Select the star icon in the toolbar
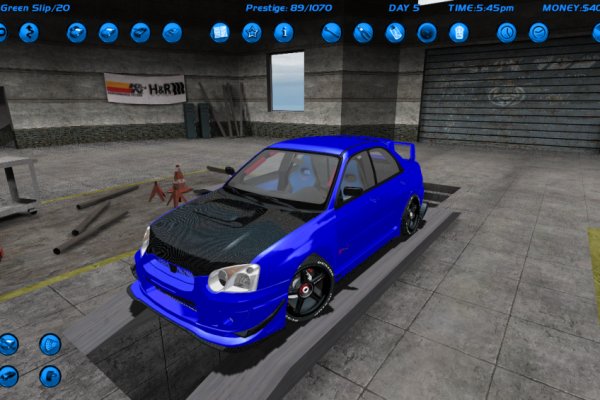 pos(252,32)
